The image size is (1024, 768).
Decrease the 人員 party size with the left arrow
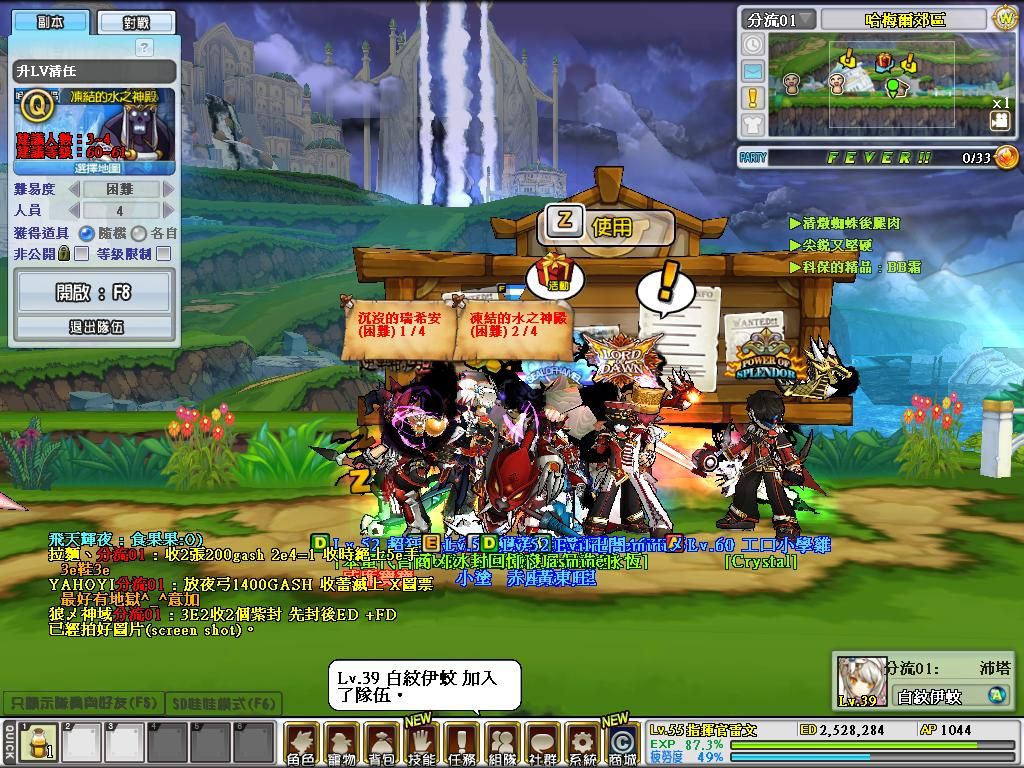pos(73,211)
